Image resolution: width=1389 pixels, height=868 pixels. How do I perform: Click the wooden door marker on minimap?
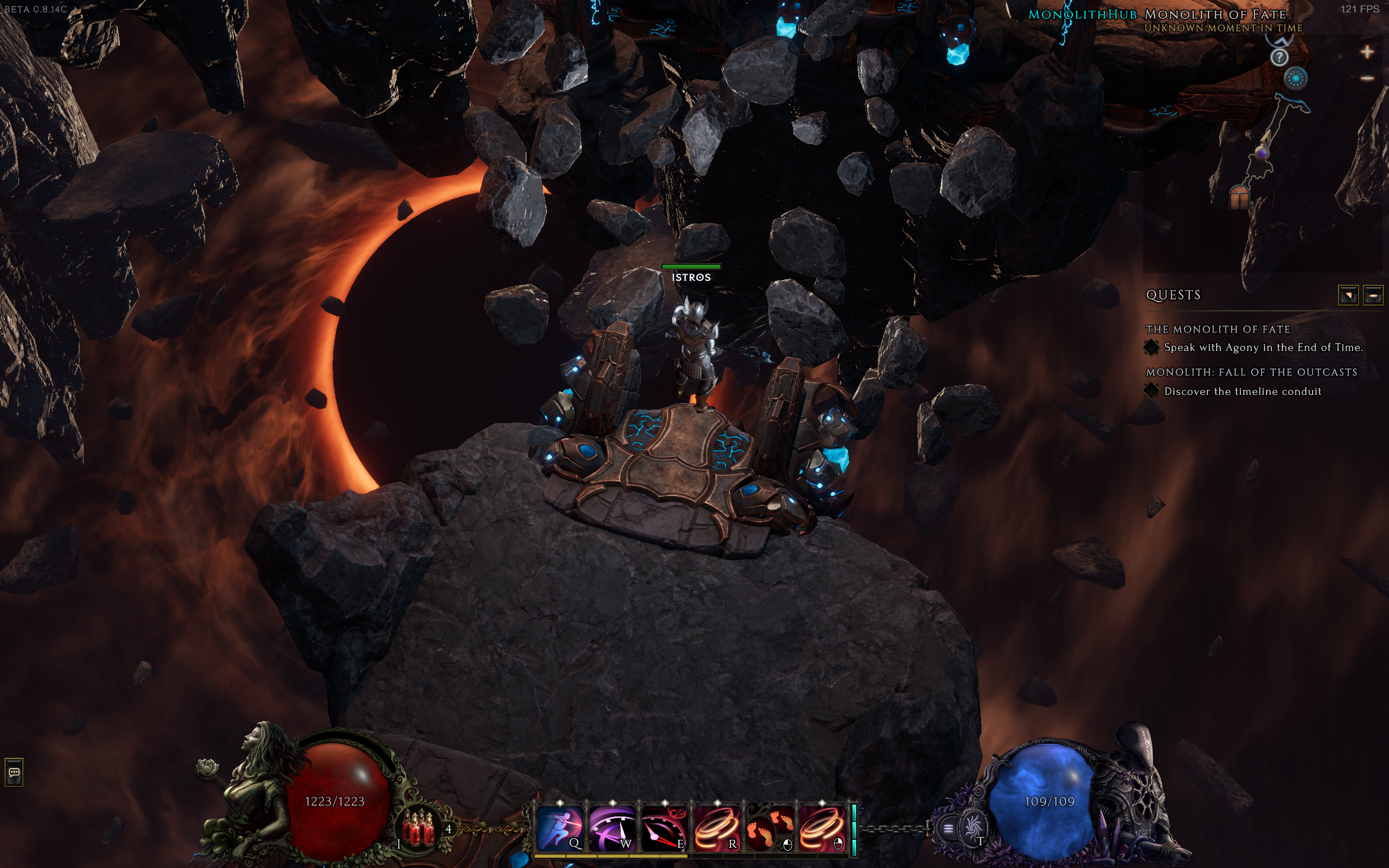(x=1240, y=197)
